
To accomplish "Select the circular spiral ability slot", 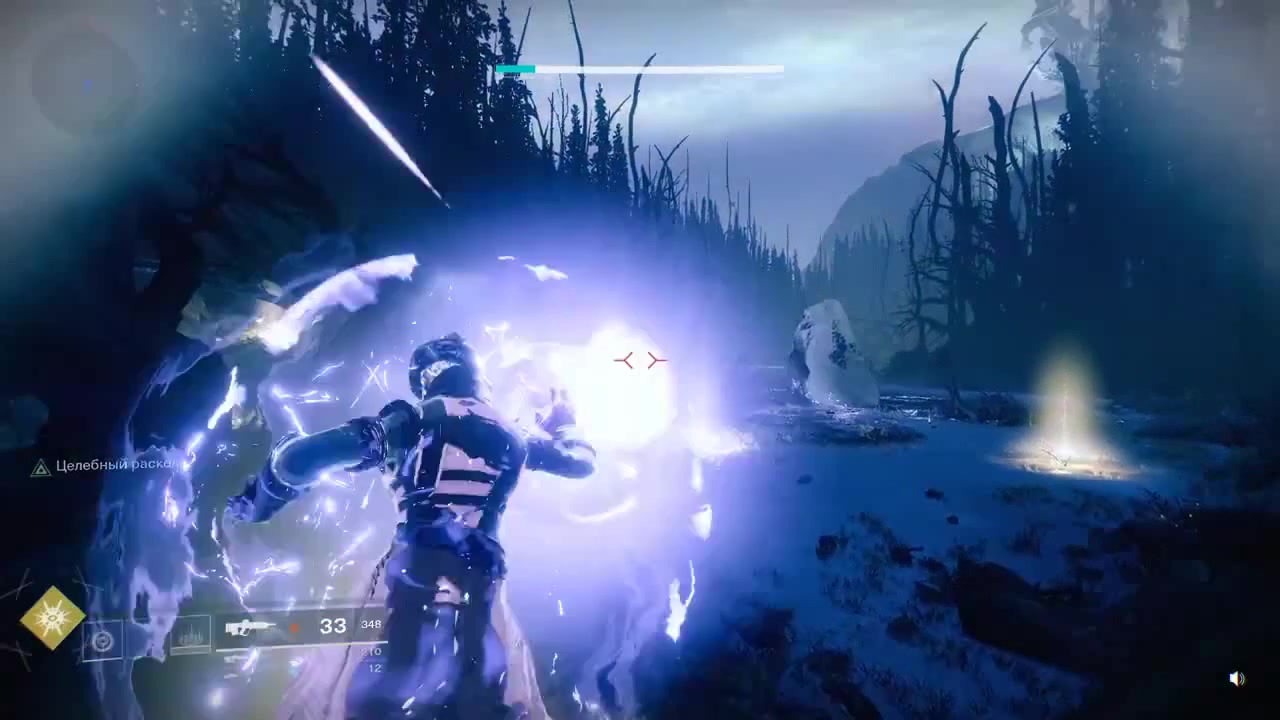I will tap(101, 641).
